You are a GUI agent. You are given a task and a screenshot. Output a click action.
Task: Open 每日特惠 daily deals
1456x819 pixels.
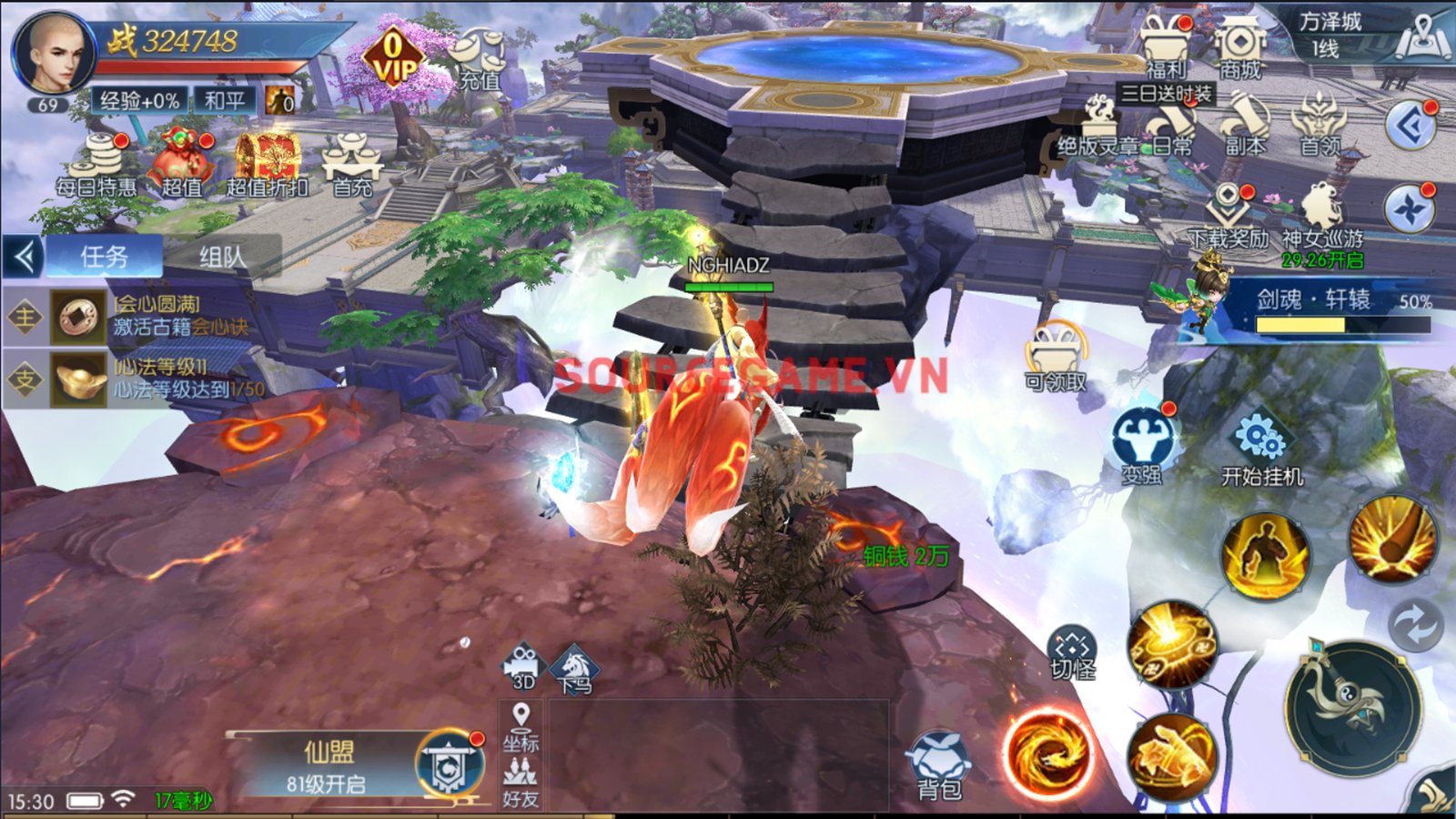point(97,164)
